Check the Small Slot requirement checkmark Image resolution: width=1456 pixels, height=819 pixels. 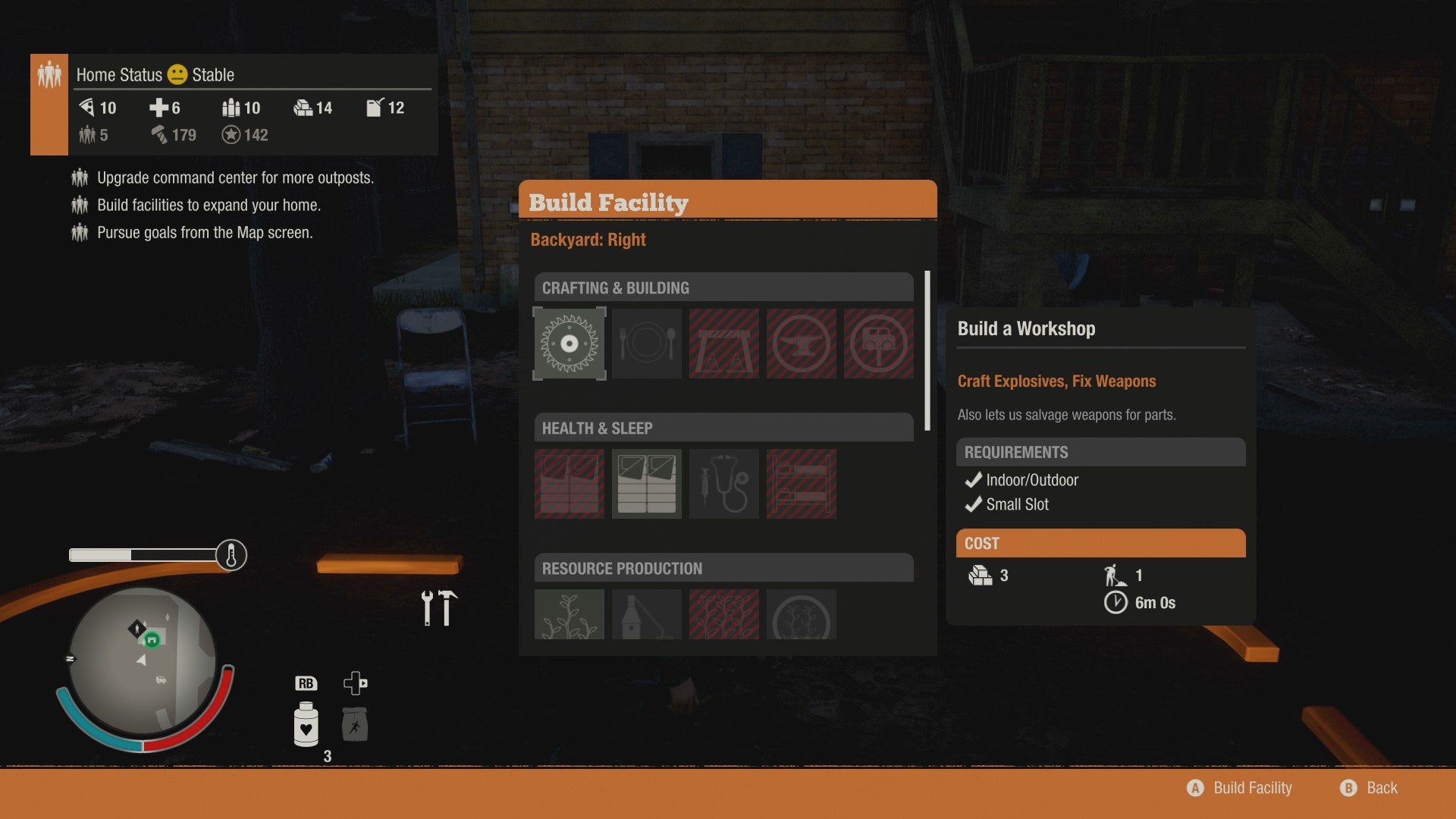(973, 504)
